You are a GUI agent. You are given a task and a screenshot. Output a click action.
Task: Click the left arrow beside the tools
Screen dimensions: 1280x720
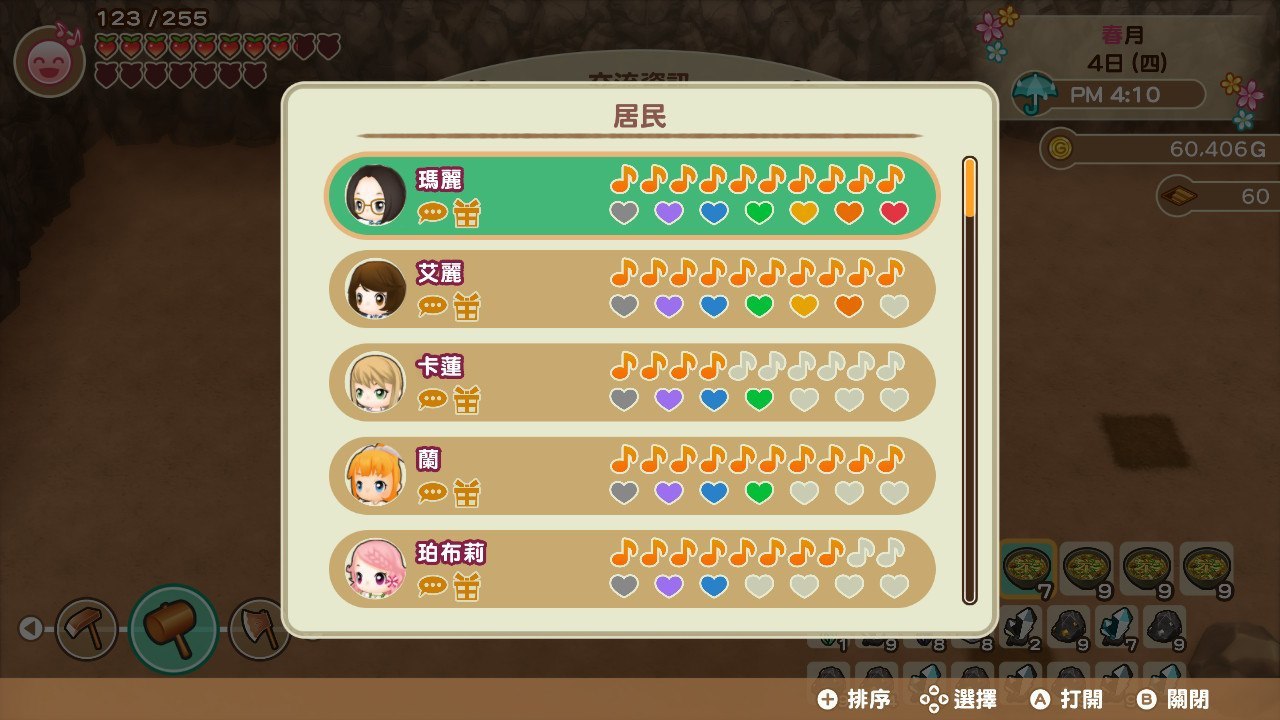30,628
